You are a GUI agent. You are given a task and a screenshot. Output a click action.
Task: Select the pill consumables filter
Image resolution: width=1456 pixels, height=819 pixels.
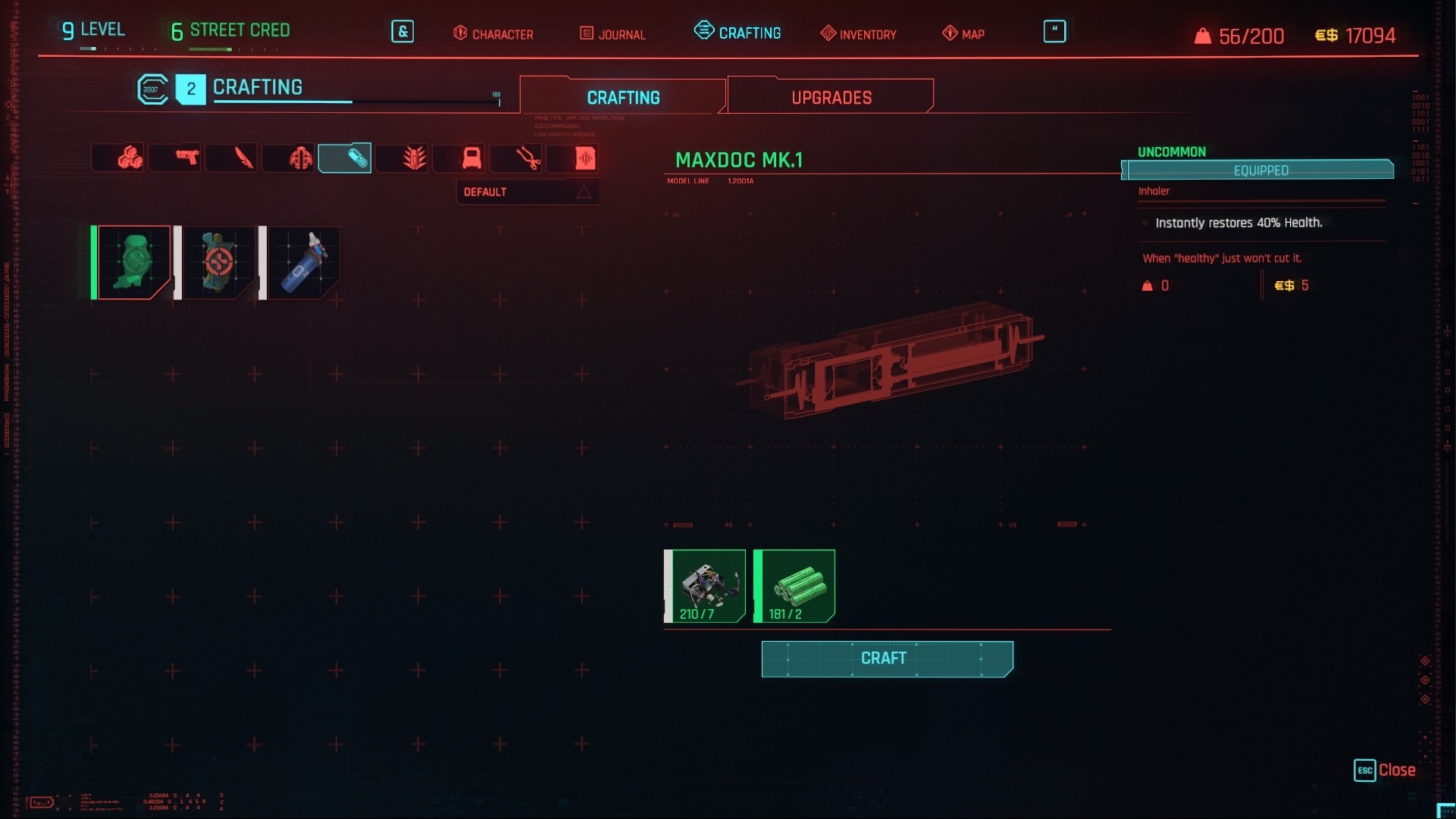point(345,158)
